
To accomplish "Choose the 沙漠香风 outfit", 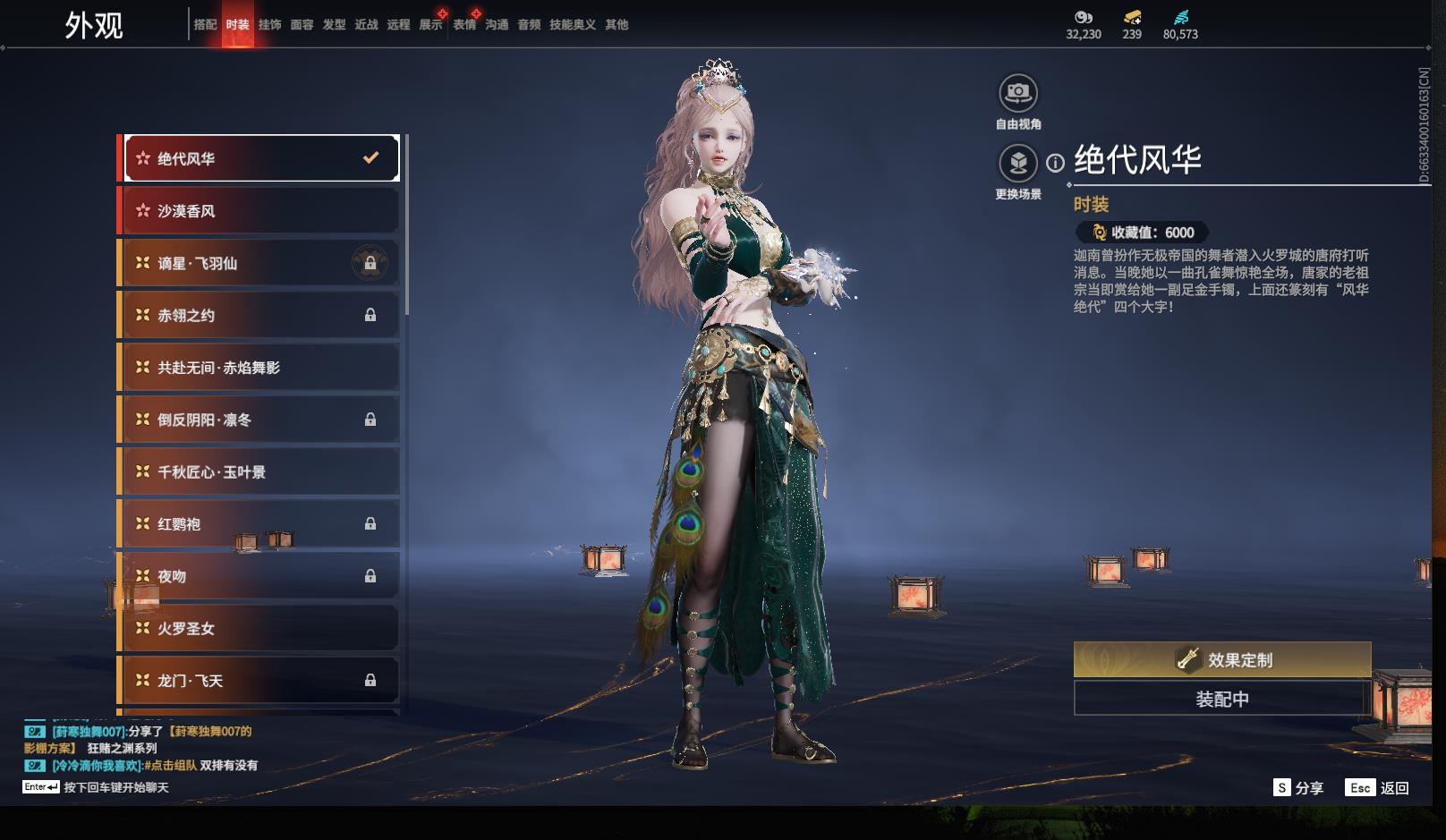I will pyautogui.click(x=259, y=211).
